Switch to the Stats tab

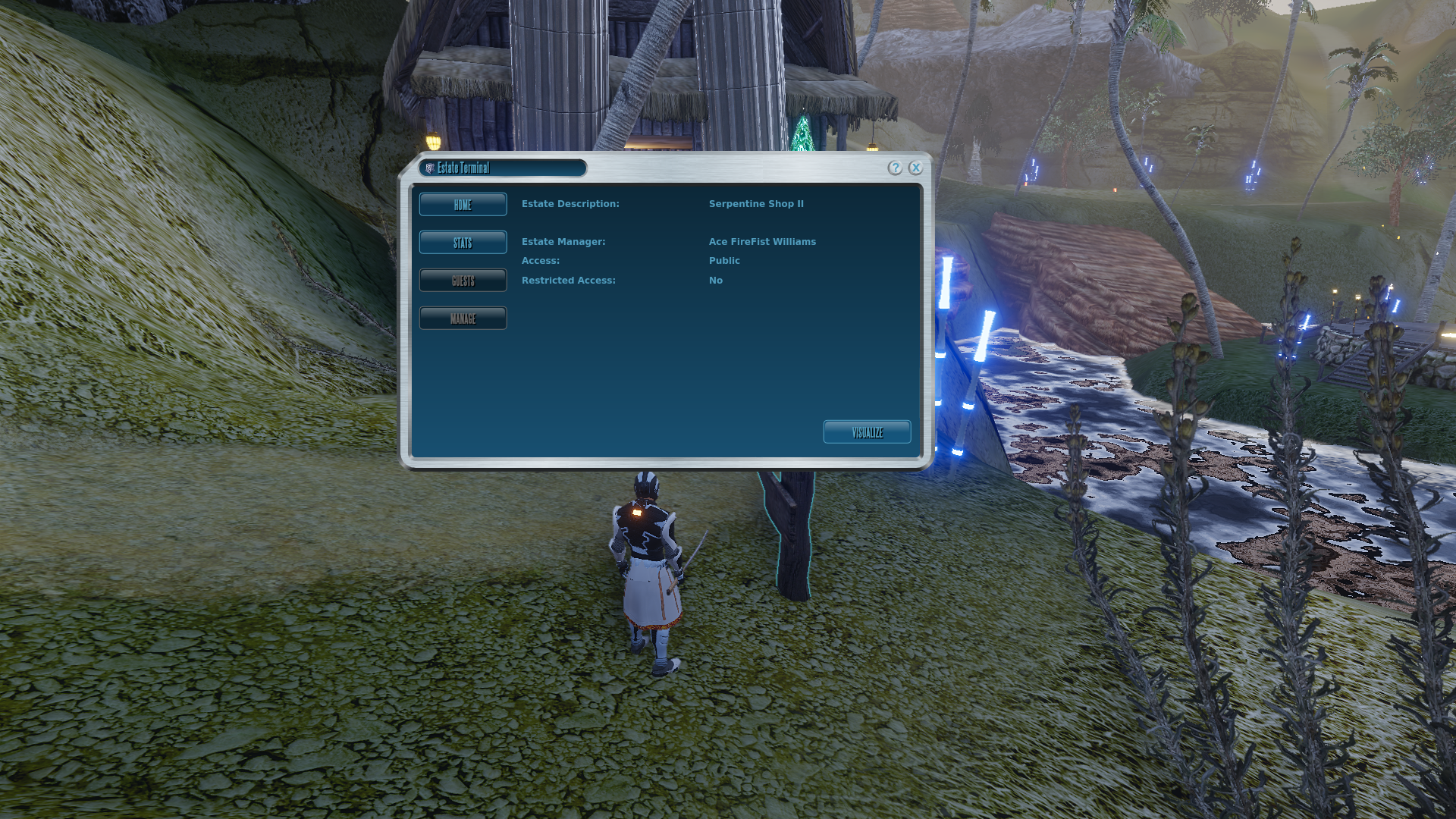463,243
